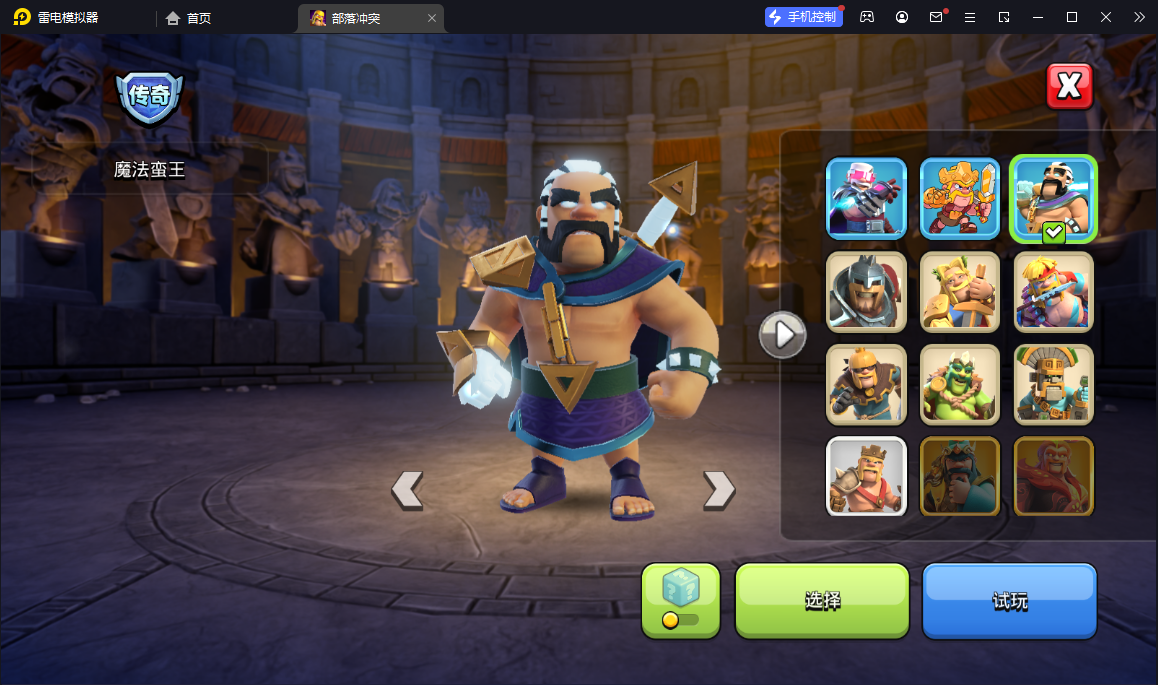Open the random cube skin toggle
Screen dimensions: 1158x685
click(x=680, y=600)
